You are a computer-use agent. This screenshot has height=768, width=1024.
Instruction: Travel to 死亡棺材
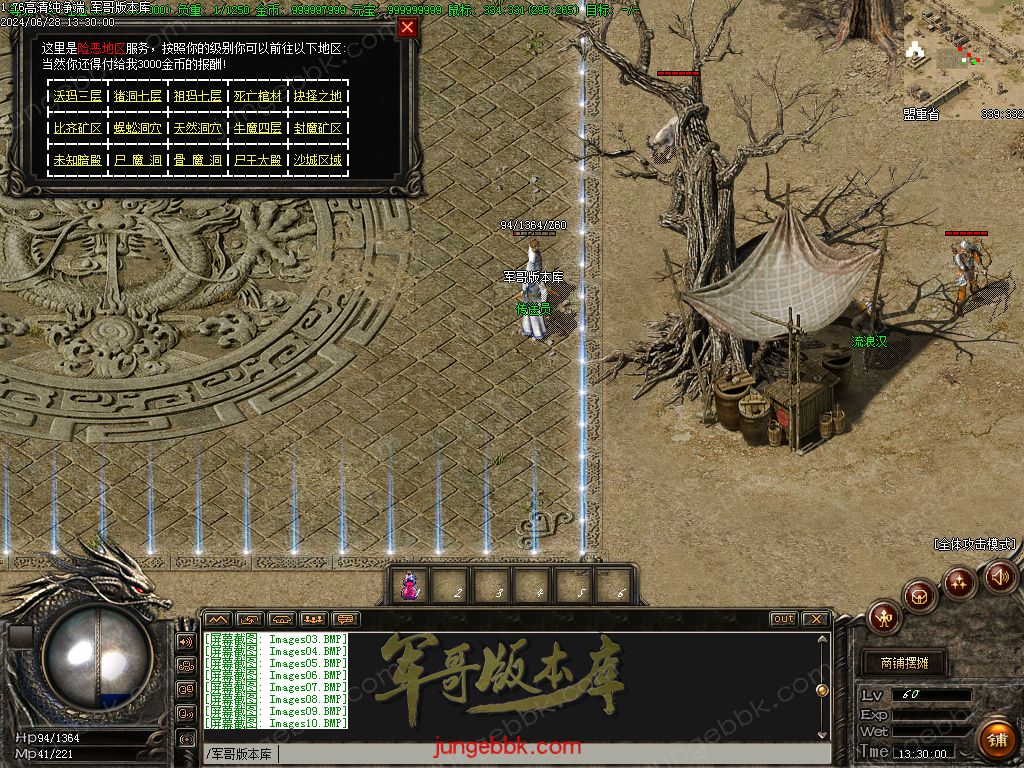point(257,96)
